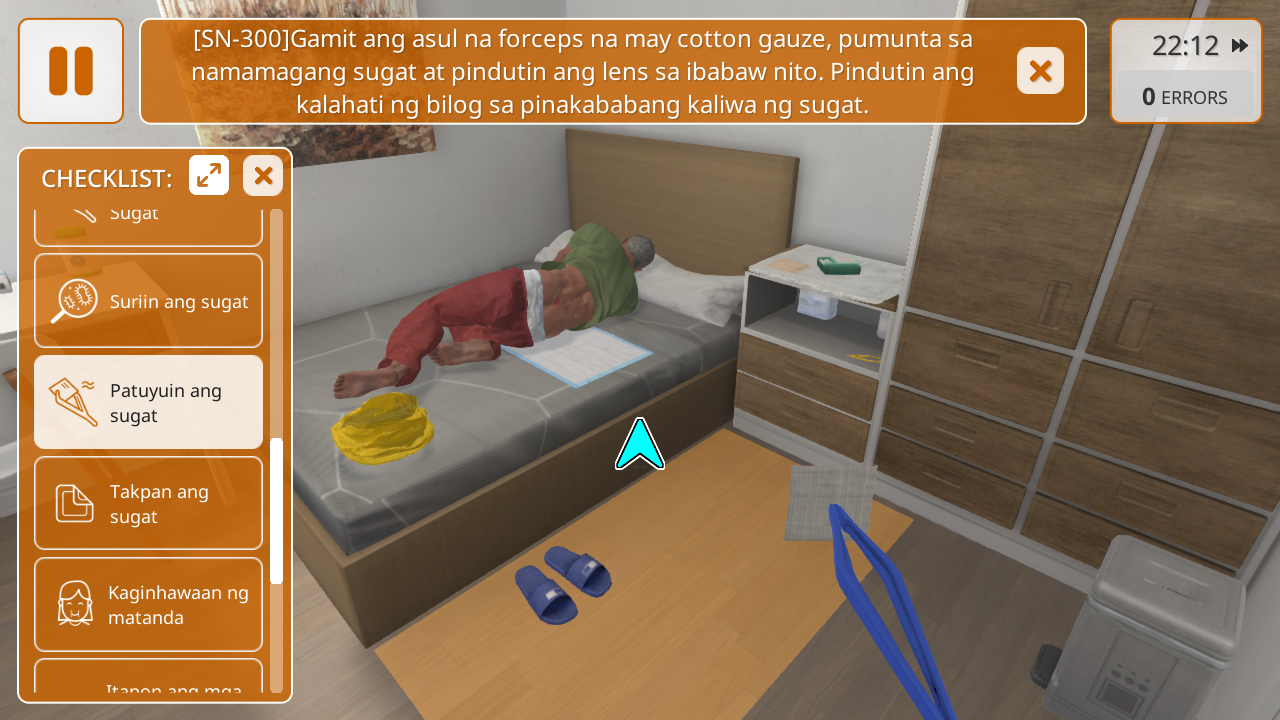The height and width of the screenshot is (720, 1280).
Task: Dismiss the SN-300 instruction banner
Action: pos(1040,71)
